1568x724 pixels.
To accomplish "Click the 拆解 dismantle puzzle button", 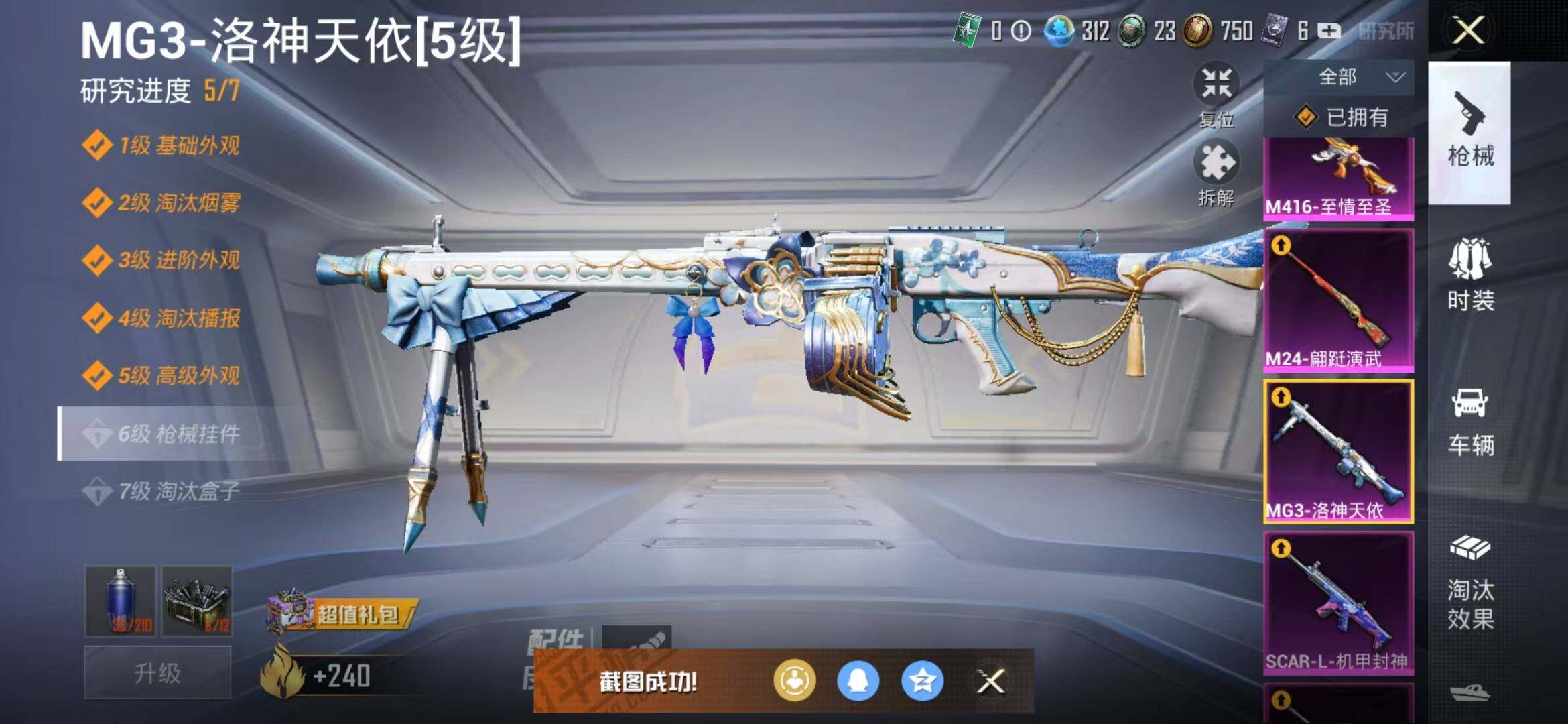I will [x=1216, y=171].
